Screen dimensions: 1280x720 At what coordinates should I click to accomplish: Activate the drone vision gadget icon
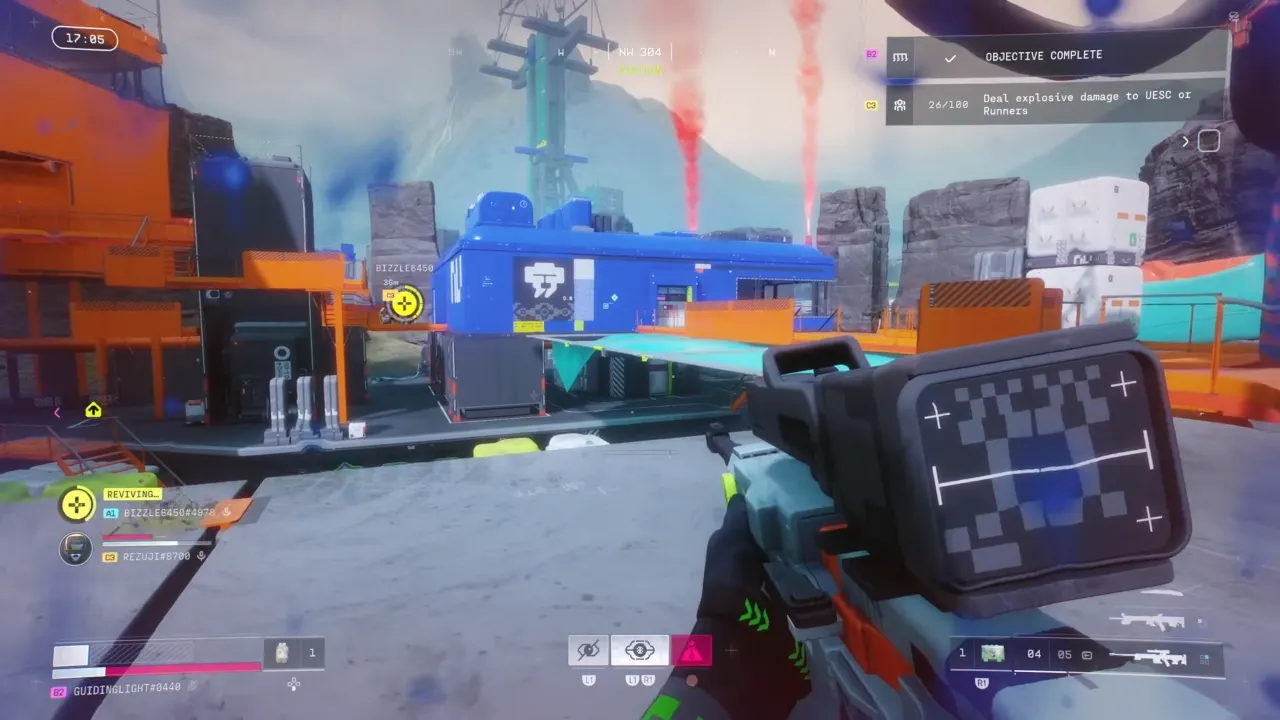[640, 649]
